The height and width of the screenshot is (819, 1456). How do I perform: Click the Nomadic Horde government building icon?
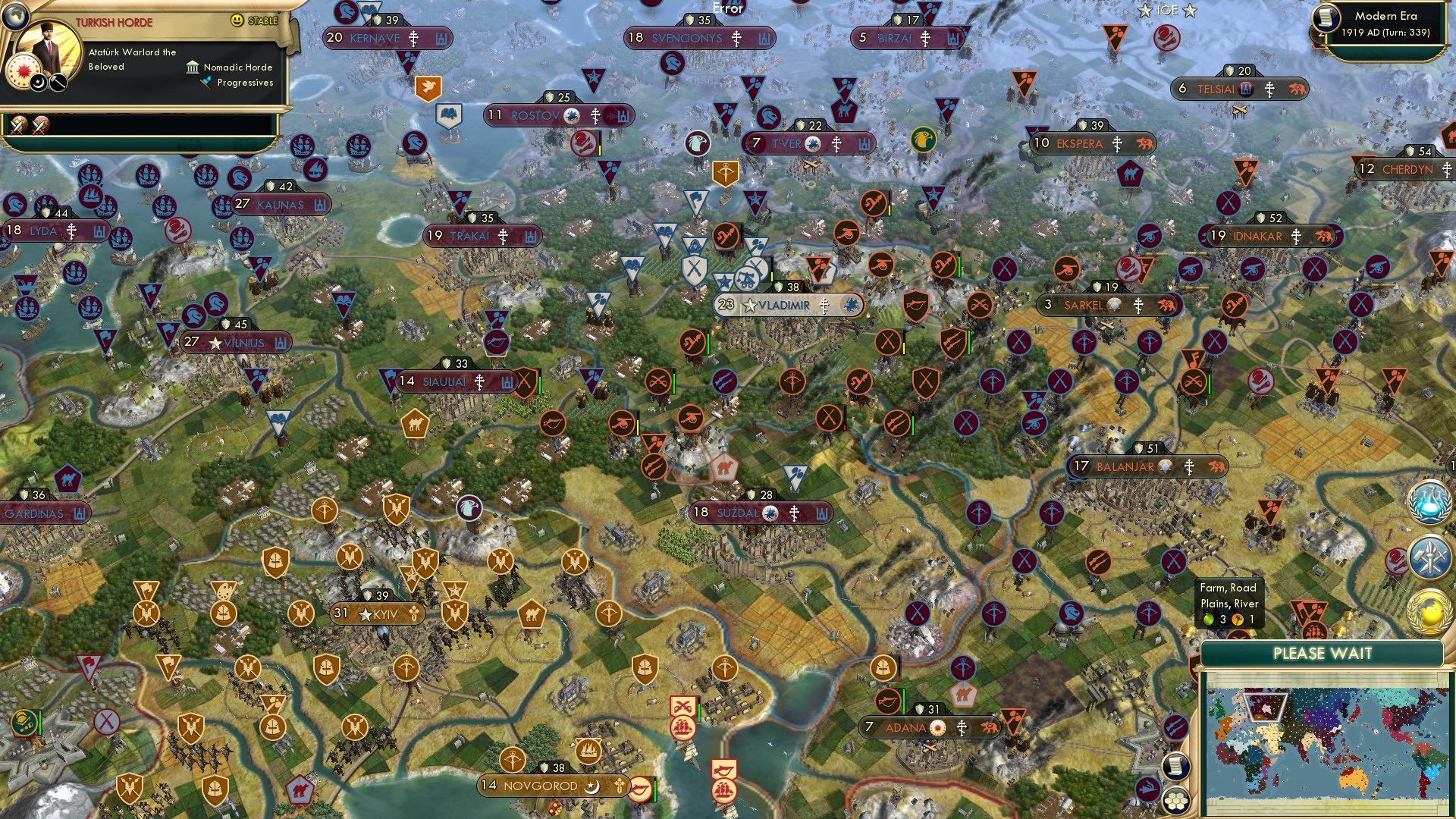pos(192,67)
